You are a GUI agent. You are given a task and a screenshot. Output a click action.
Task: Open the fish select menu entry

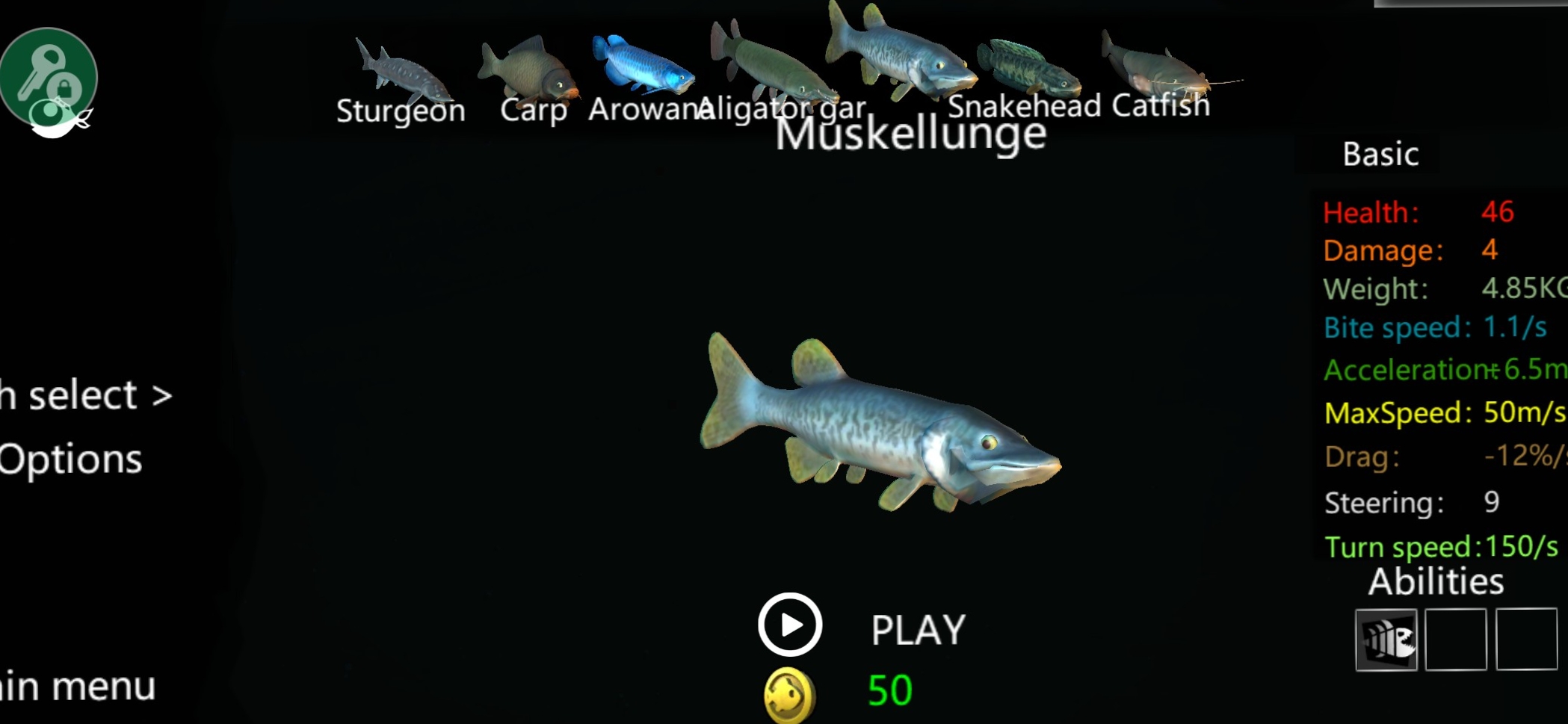point(86,395)
